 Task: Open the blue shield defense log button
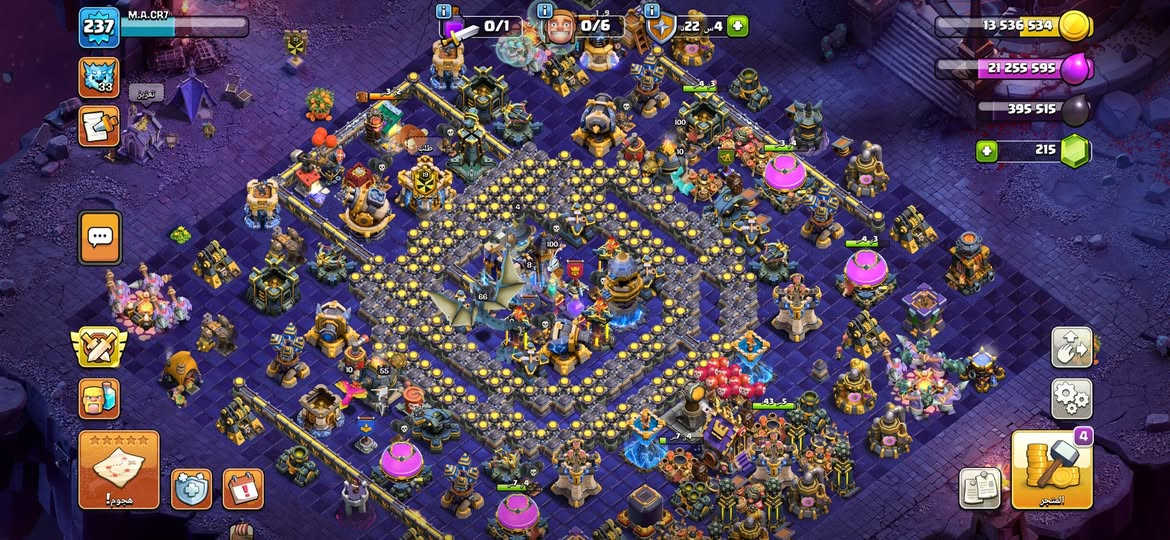[x=191, y=488]
